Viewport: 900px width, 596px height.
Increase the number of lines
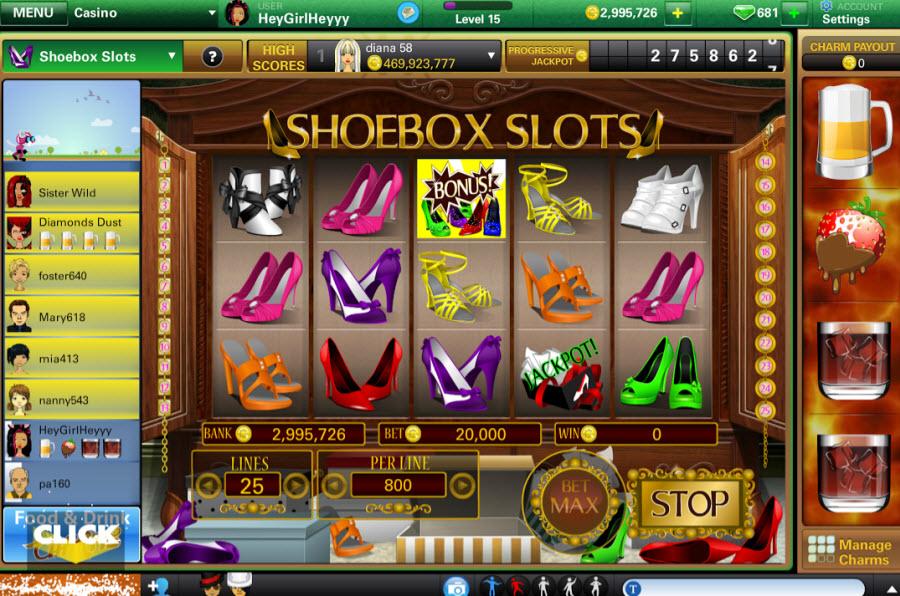pyautogui.click(x=295, y=486)
